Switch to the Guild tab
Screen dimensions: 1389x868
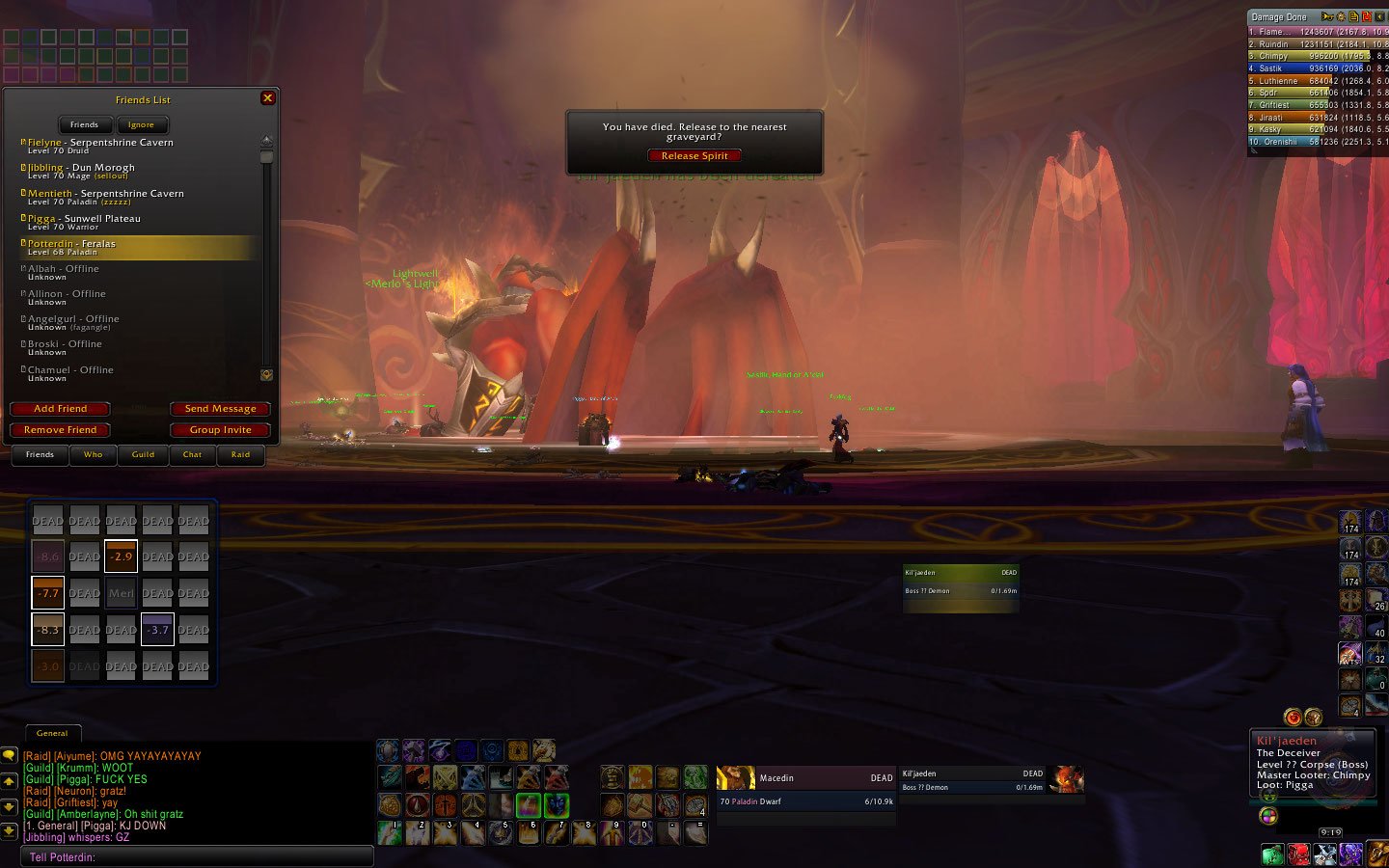coord(143,454)
